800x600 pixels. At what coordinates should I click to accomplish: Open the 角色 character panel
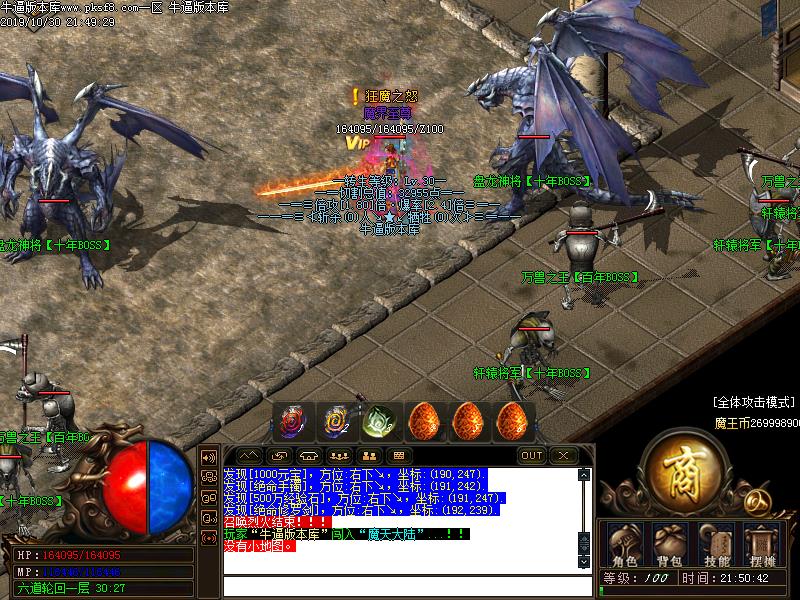(624, 546)
